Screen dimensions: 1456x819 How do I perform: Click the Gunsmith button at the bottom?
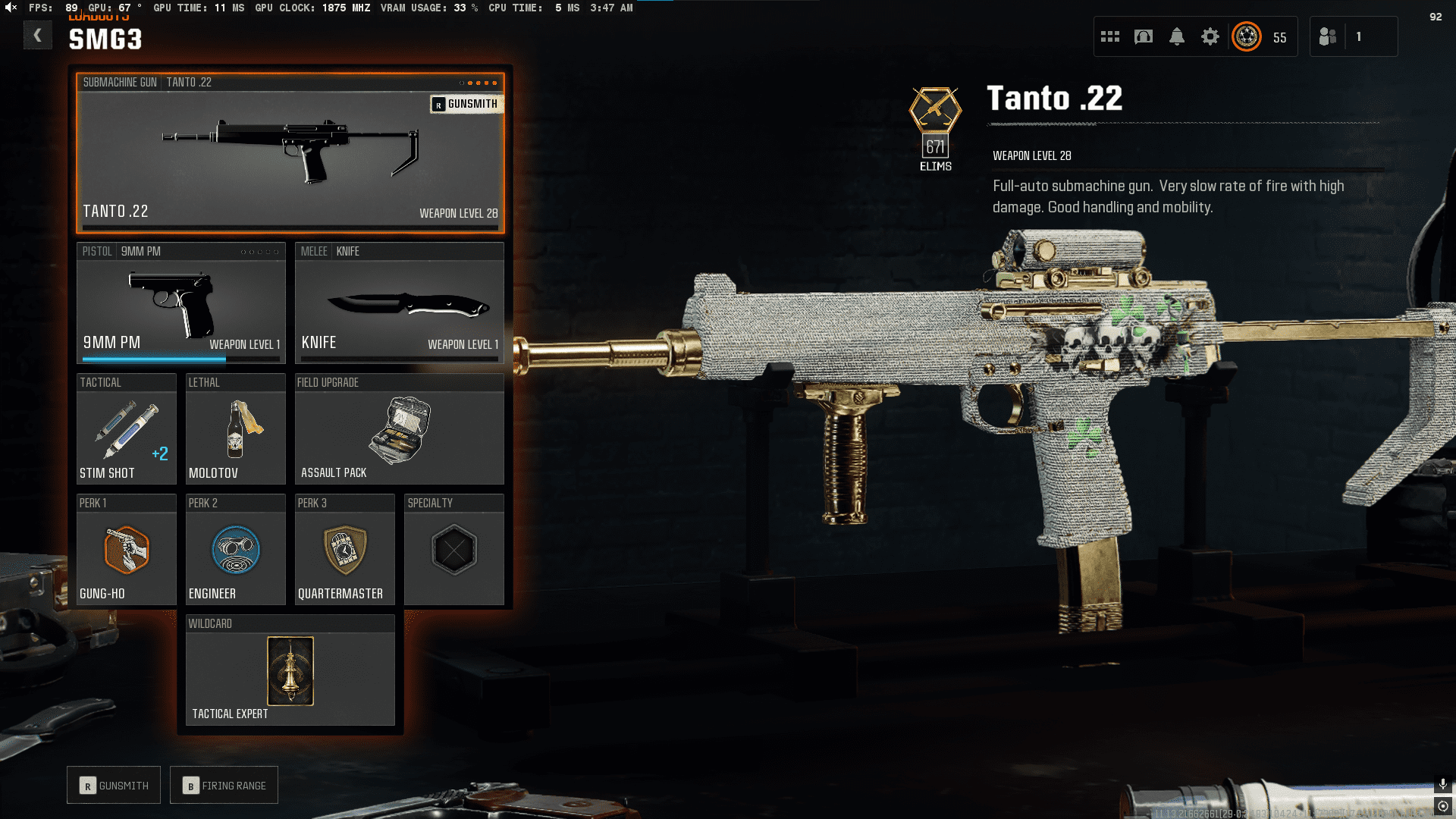coord(114,786)
